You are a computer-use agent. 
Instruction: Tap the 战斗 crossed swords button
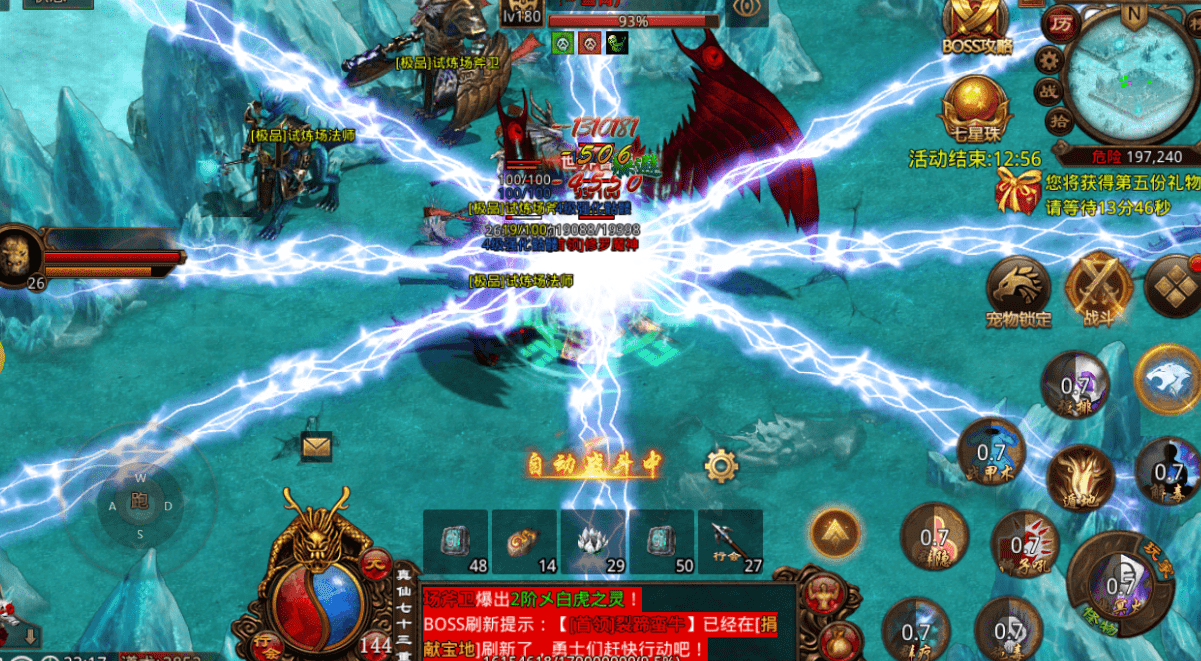click(x=1098, y=288)
